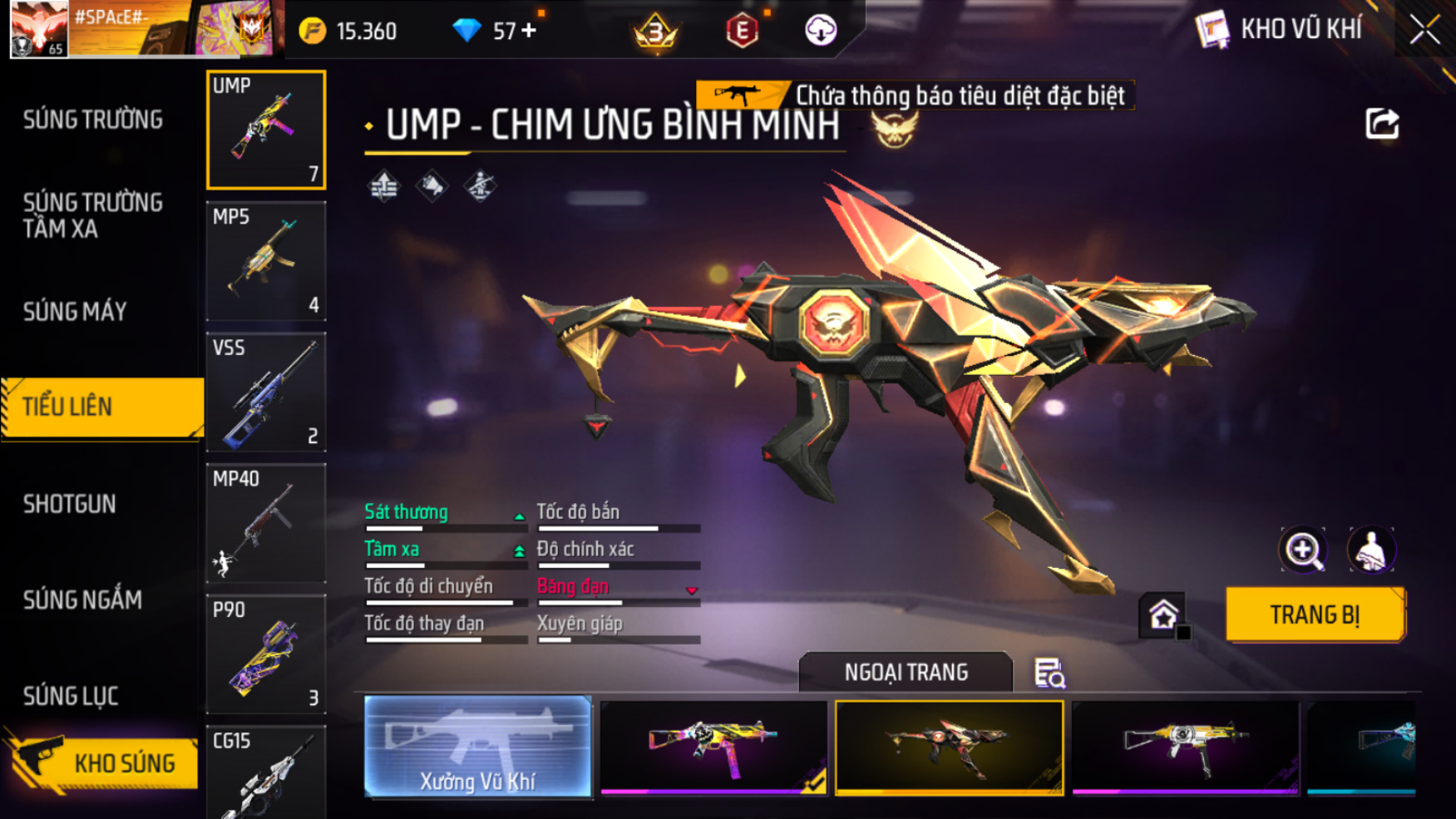
Task: Share the weapon skin via share icon
Action: click(x=1382, y=124)
